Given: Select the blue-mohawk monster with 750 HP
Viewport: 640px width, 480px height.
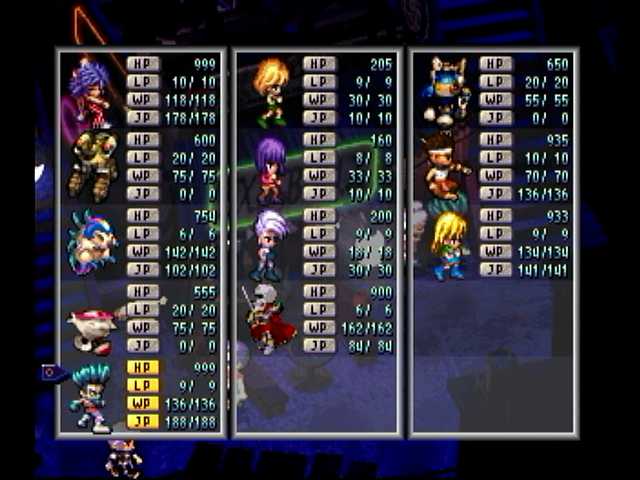Looking at the screenshot, I should pyautogui.click(x=91, y=243).
